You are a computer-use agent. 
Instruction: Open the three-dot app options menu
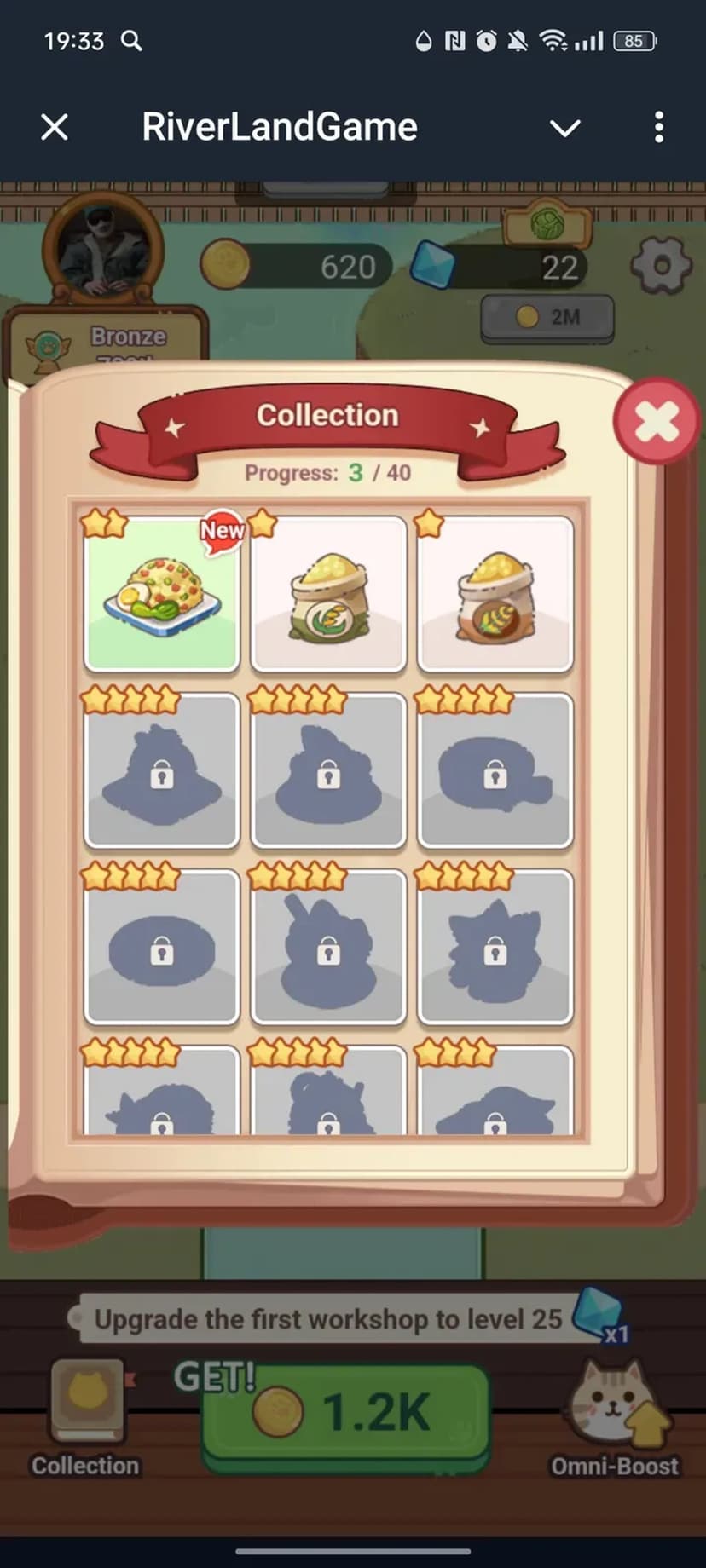click(x=658, y=128)
